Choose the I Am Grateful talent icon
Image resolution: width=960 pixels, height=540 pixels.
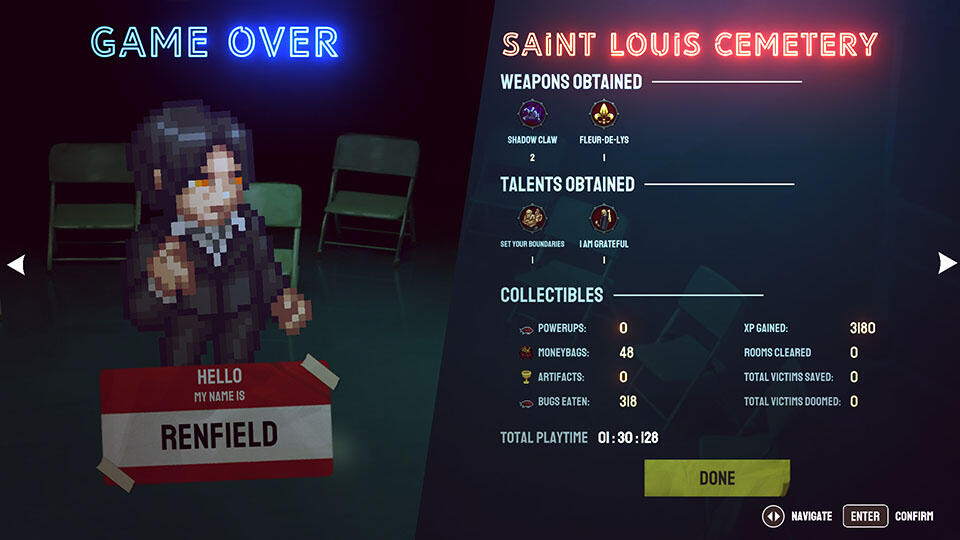pyautogui.click(x=603, y=218)
